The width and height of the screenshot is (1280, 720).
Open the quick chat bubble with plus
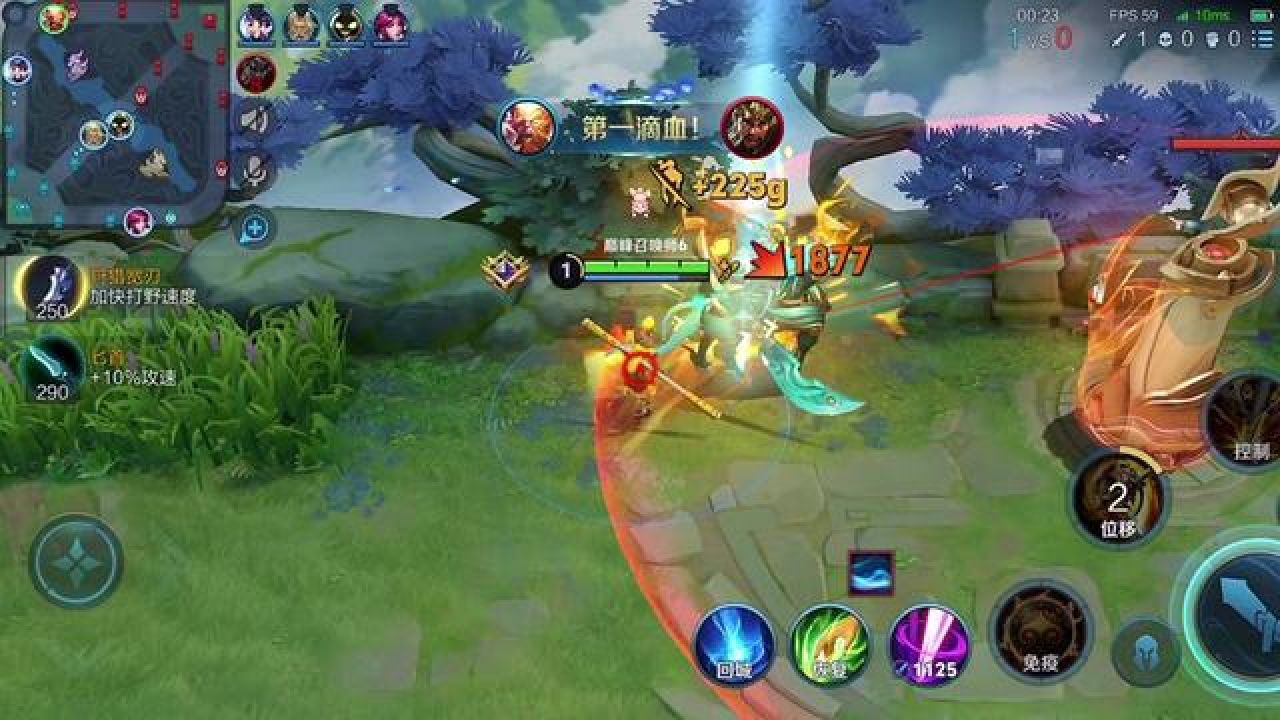[255, 229]
